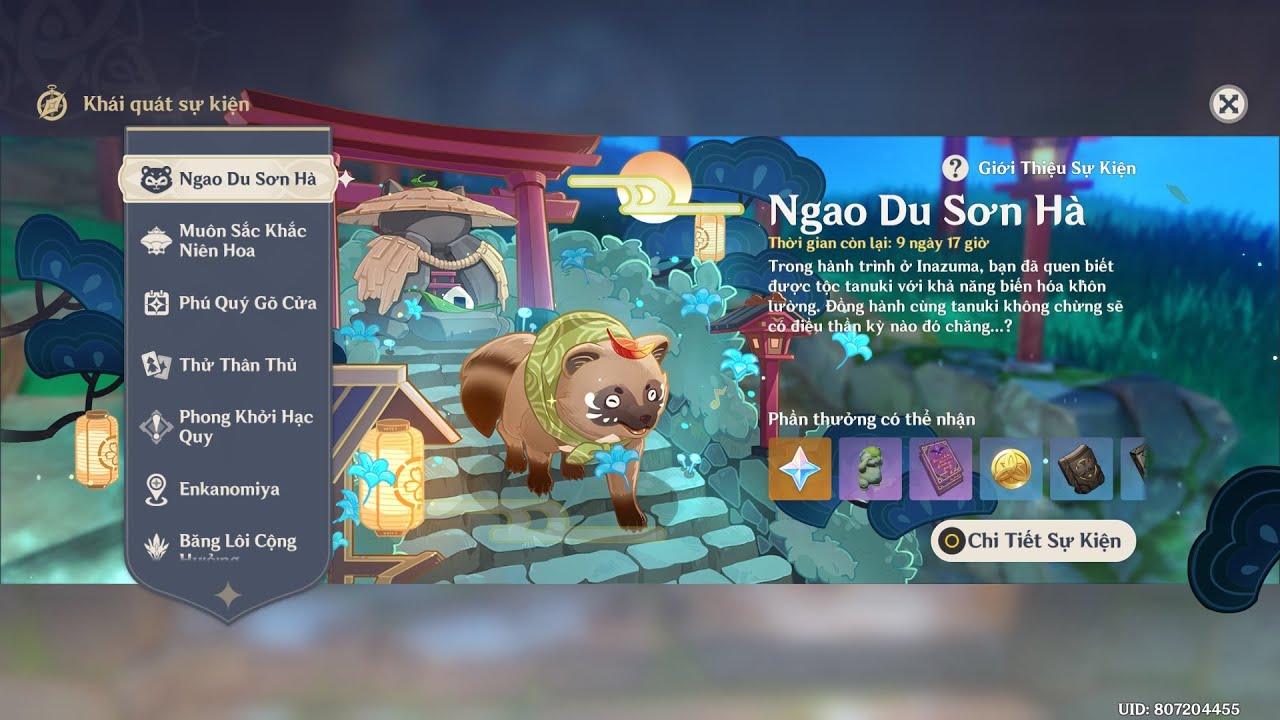
Task: Click the compass icon beside Khái quát sự kiện
Action: coord(52,104)
